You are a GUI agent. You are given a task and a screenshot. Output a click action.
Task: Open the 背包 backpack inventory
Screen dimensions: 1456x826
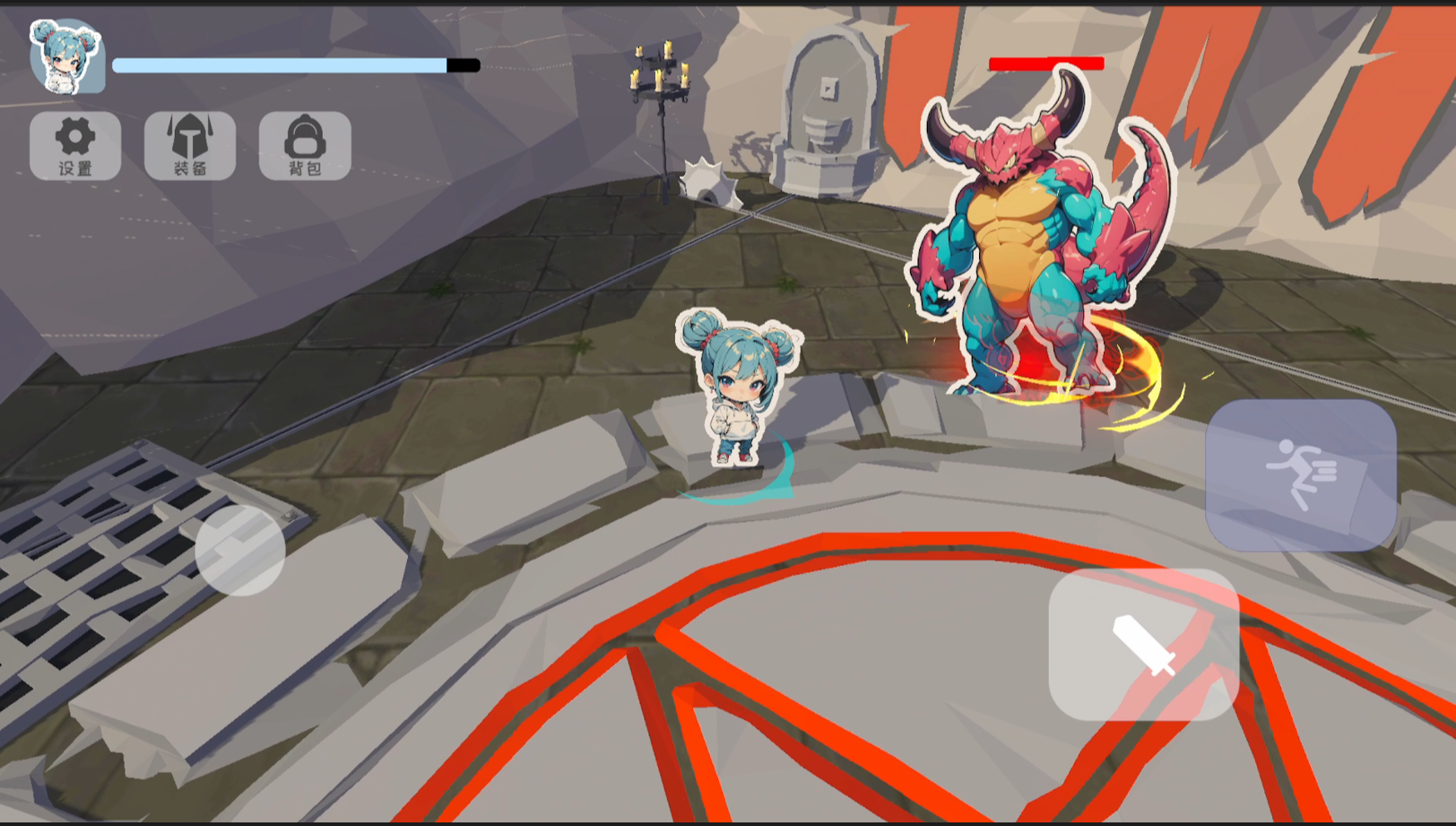[x=305, y=146]
